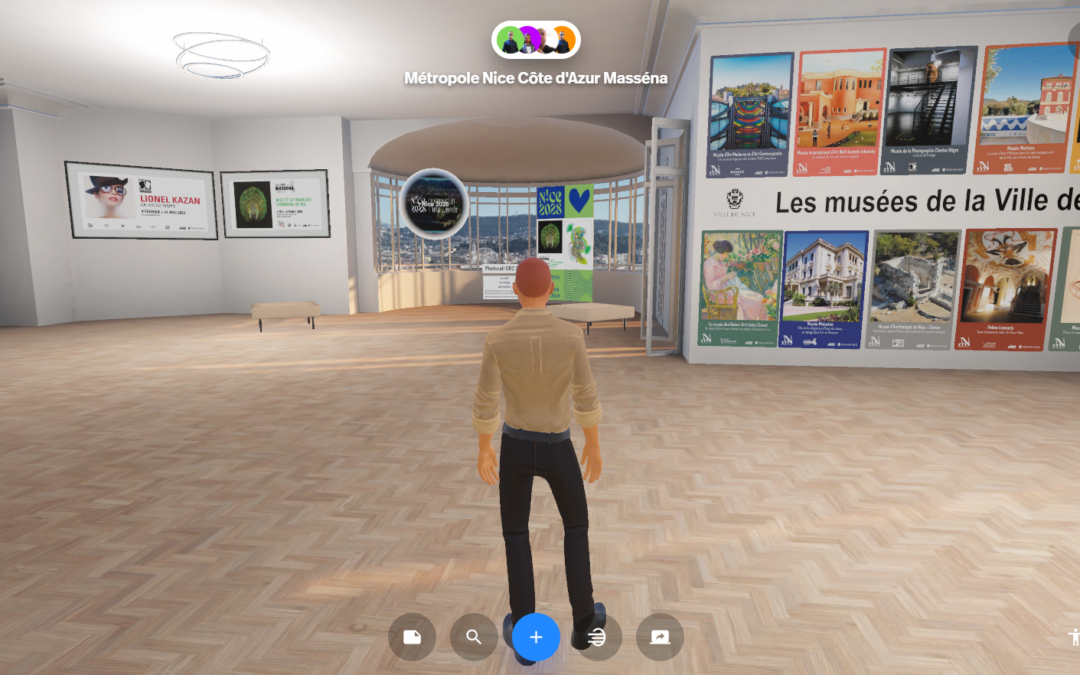Open the magnifying glass search tool
This screenshot has height=675, width=1080.
(474, 637)
